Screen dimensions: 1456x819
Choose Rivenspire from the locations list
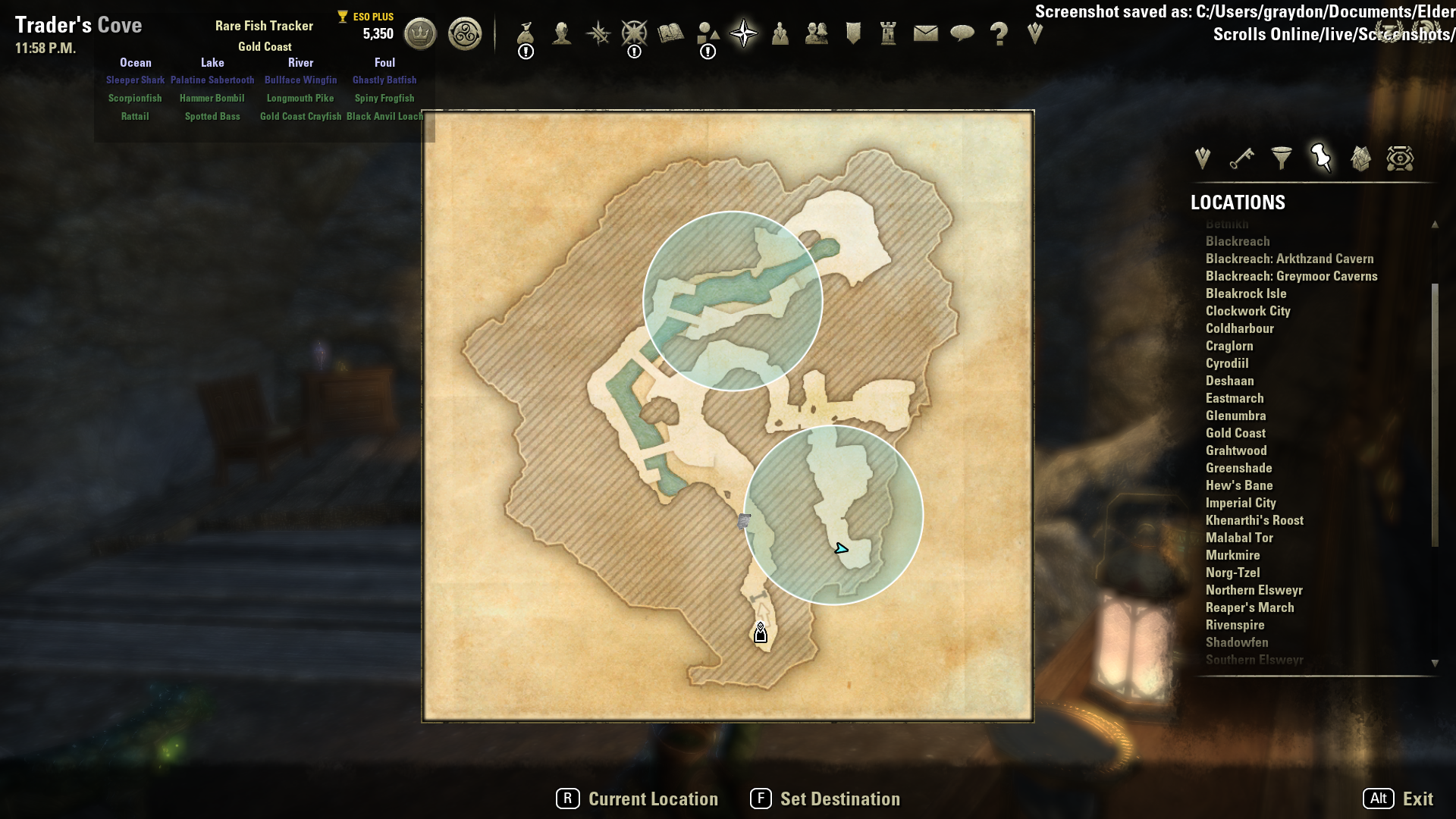1235,625
